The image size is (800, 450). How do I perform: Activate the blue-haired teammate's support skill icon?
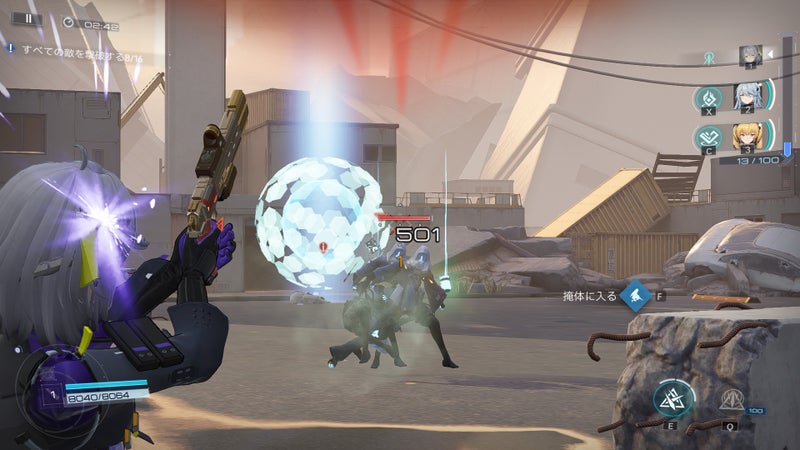pos(708,100)
